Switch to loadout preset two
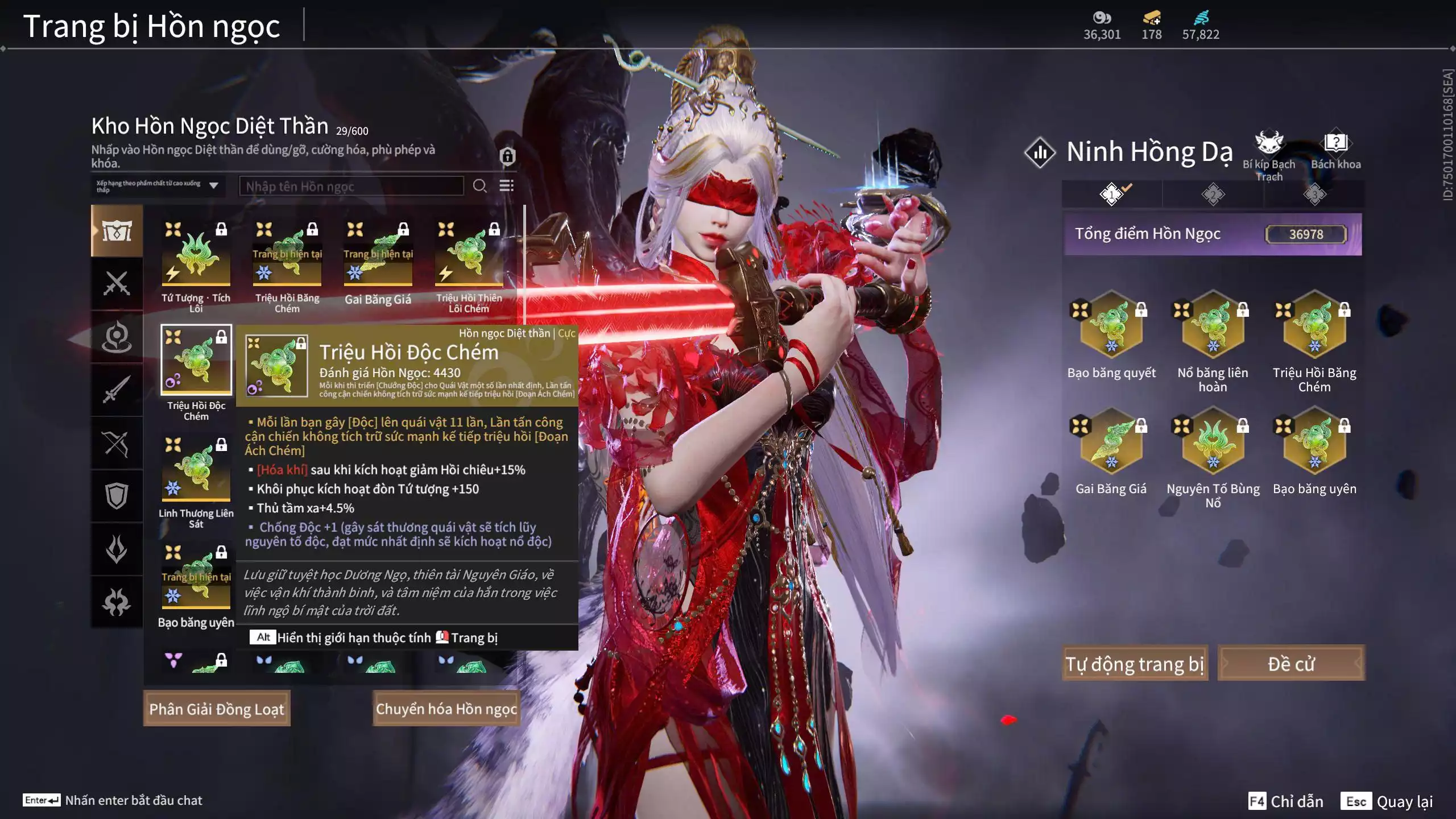Image resolution: width=1456 pixels, height=819 pixels. (x=1213, y=195)
